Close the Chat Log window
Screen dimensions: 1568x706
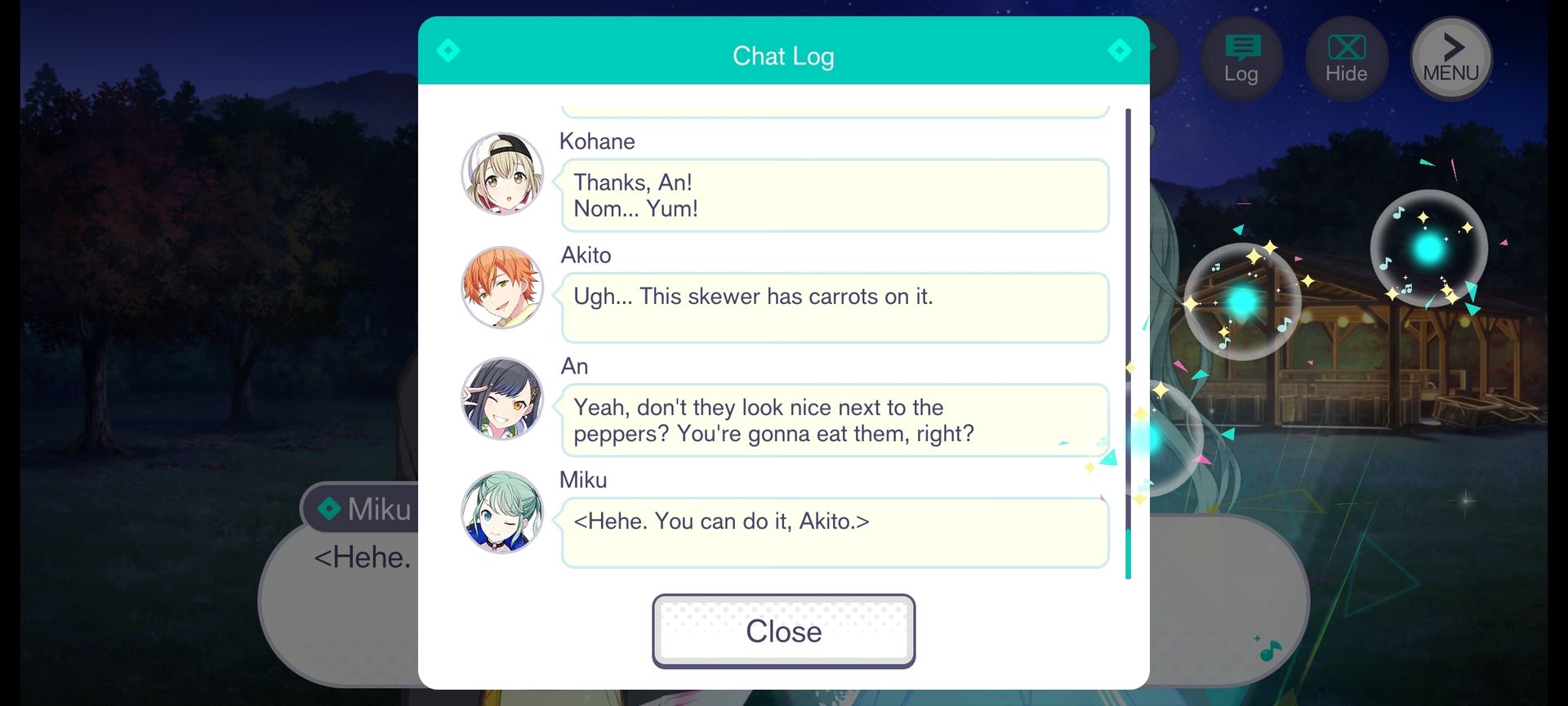click(x=783, y=631)
